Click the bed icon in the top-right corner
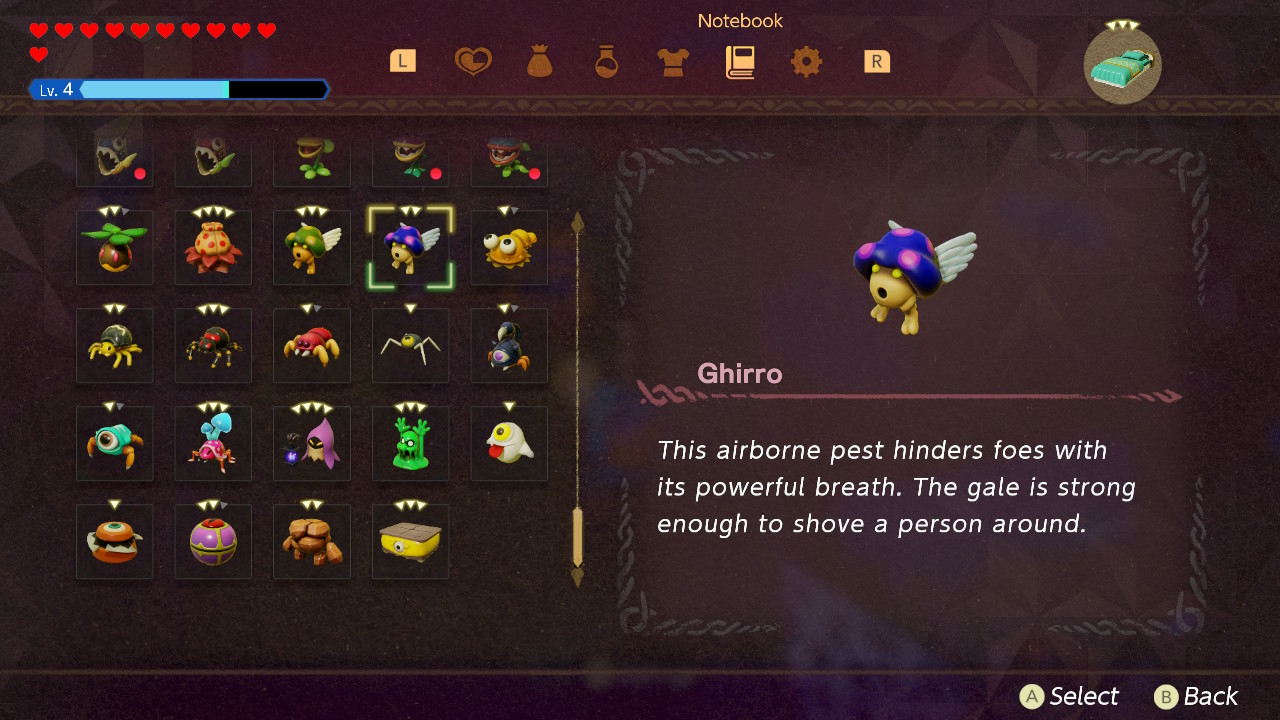Image resolution: width=1280 pixels, height=720 pixels. click(x=1122, y=65)
